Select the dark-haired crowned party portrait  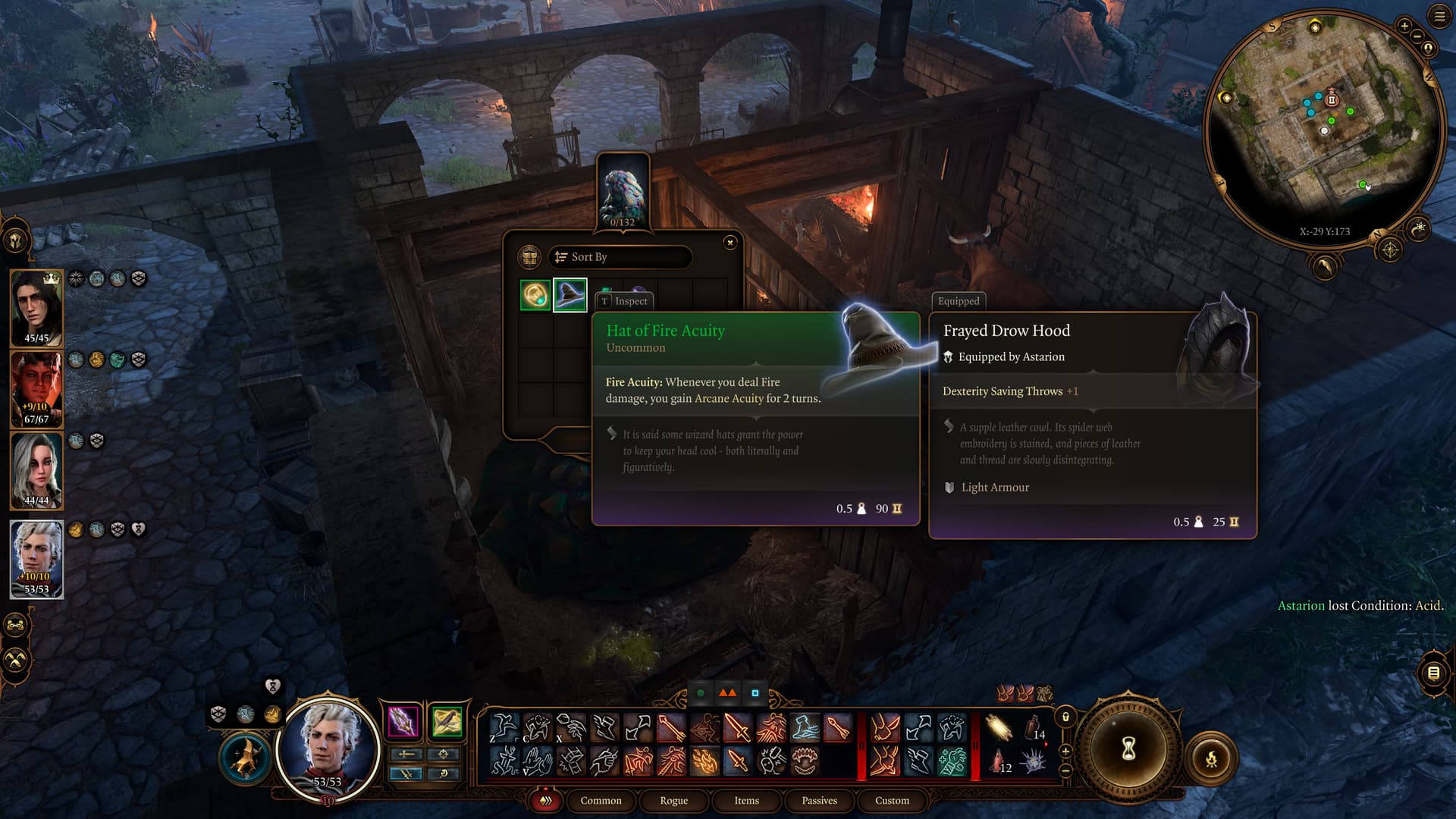click(x=36, y=308)
